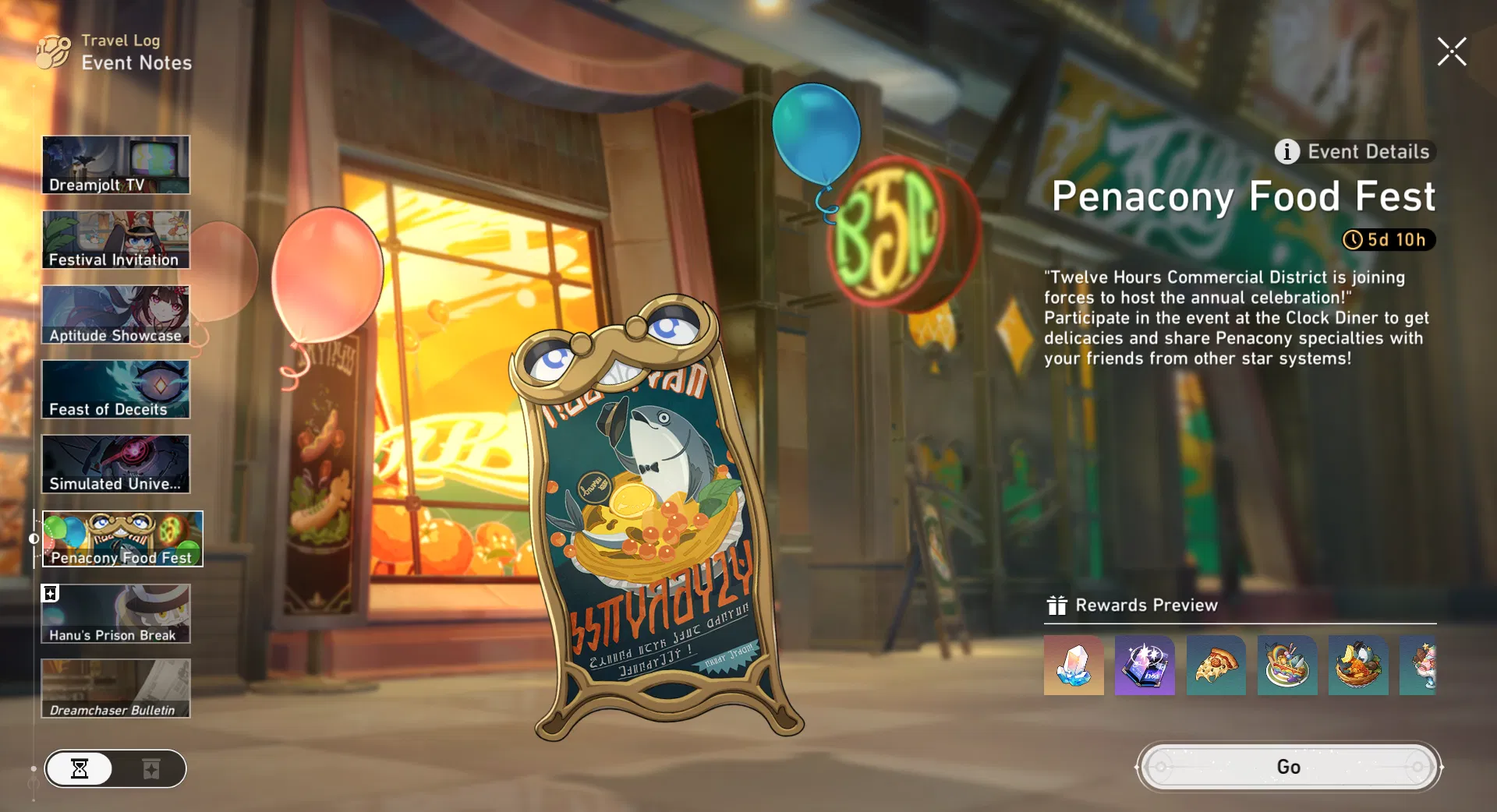Open the Dreamjolt TV event
Image resolution: width=1497 pixels, height=812 pixels.
tap(115, 164)
